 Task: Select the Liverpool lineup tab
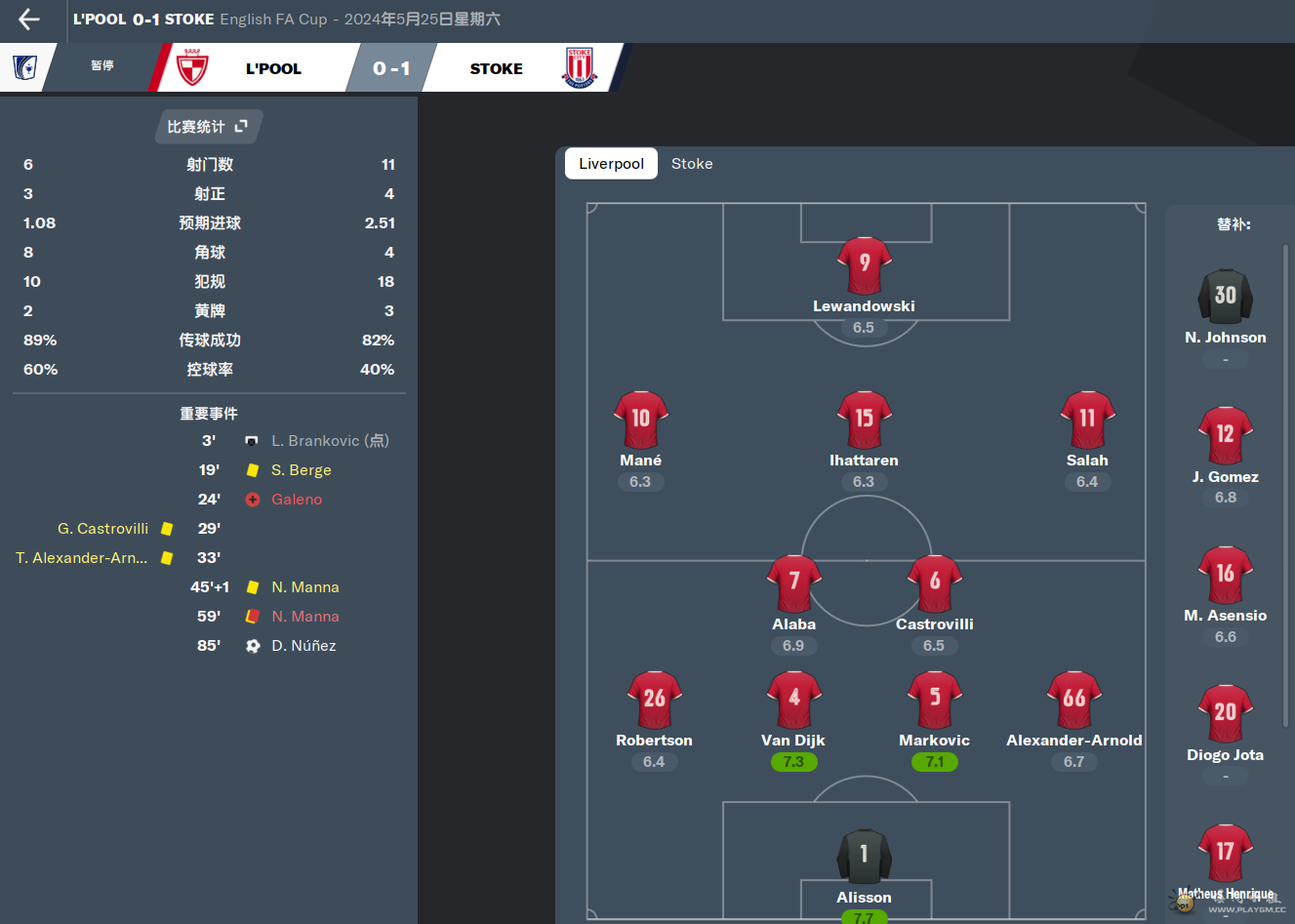tap(611, 164)
